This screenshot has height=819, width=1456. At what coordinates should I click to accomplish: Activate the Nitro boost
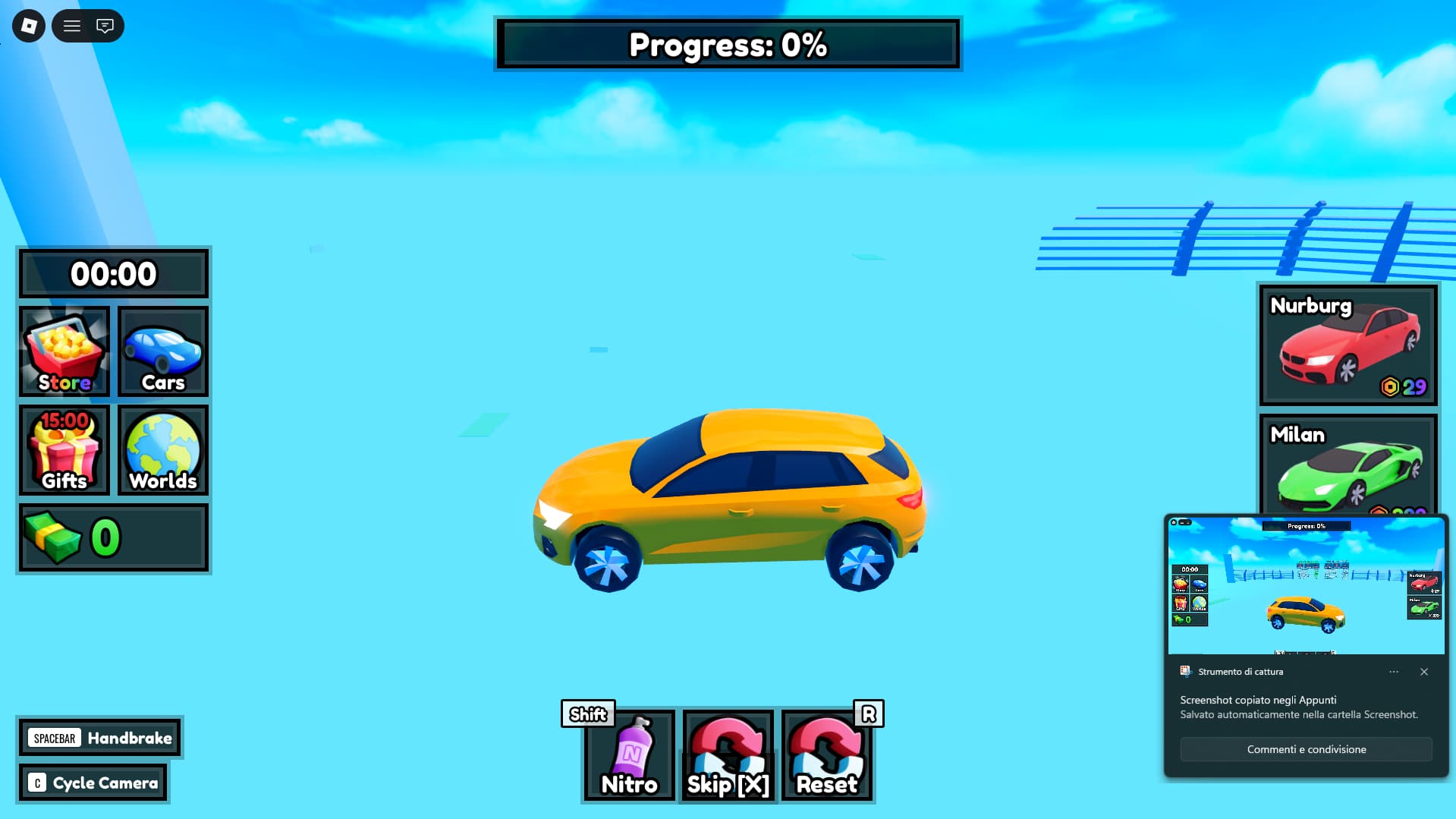coord(629,756)
